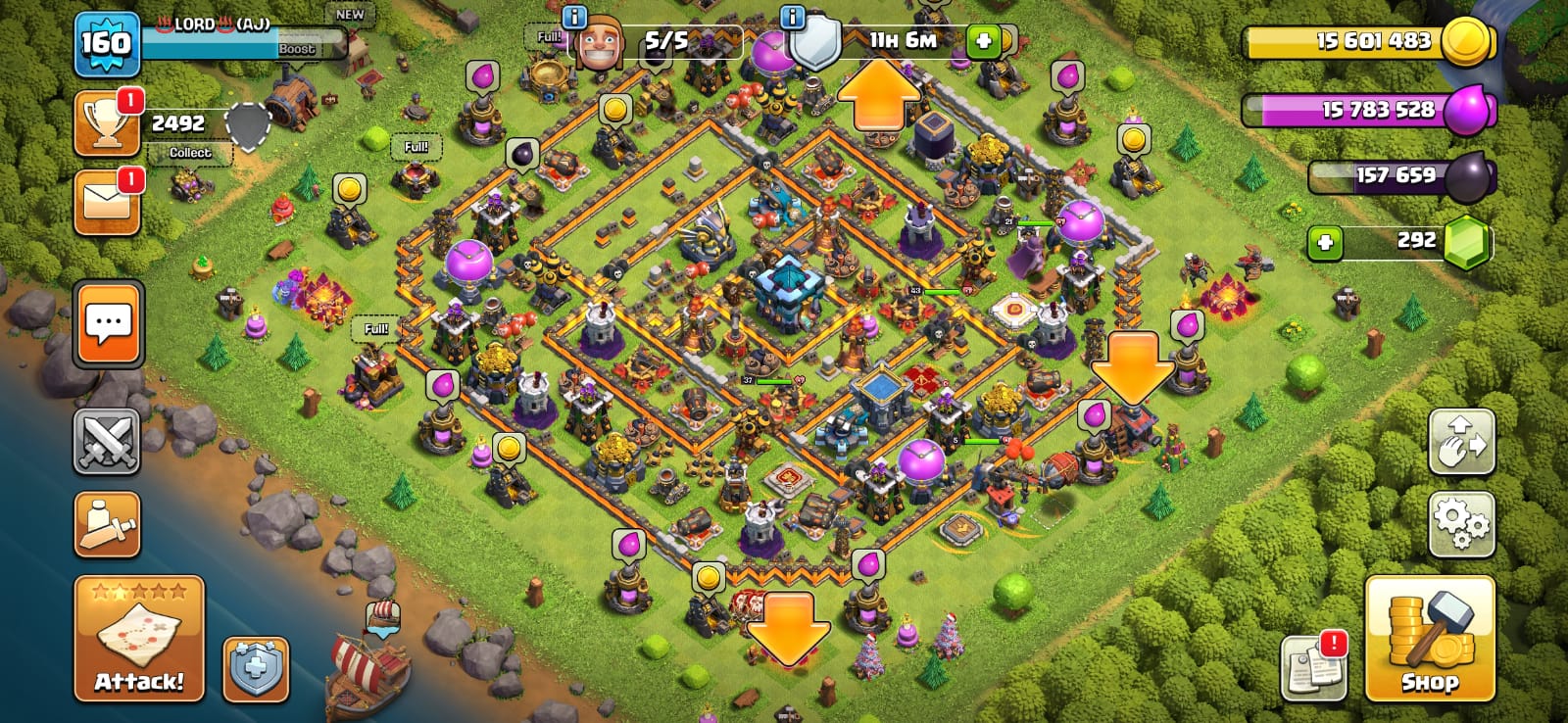Open the crossed swords clan war button
The width and height of the screenshot is (1568, 723).
pos(107,441)
